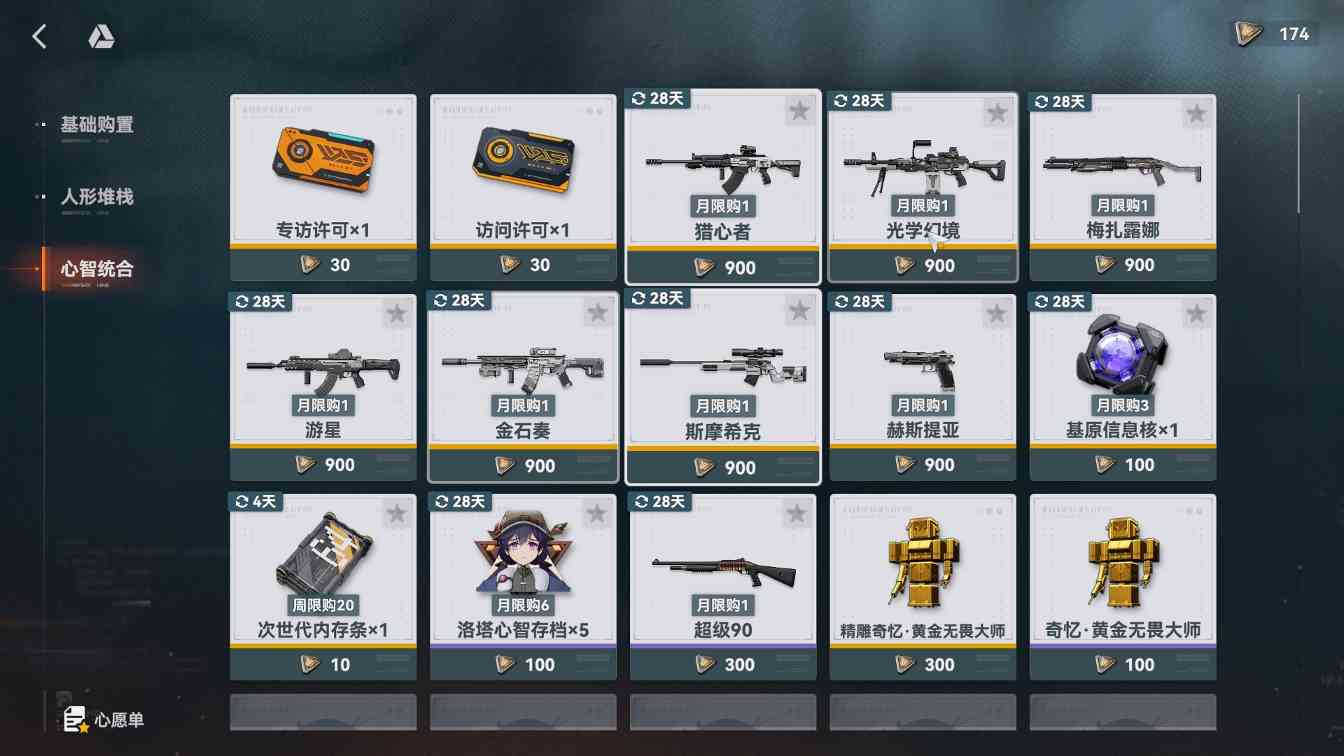Viewport: 1344px width, 756px height.
Task: Toggle the favorite star on 洛塔心智存档
Action: [x=597, y=512]
